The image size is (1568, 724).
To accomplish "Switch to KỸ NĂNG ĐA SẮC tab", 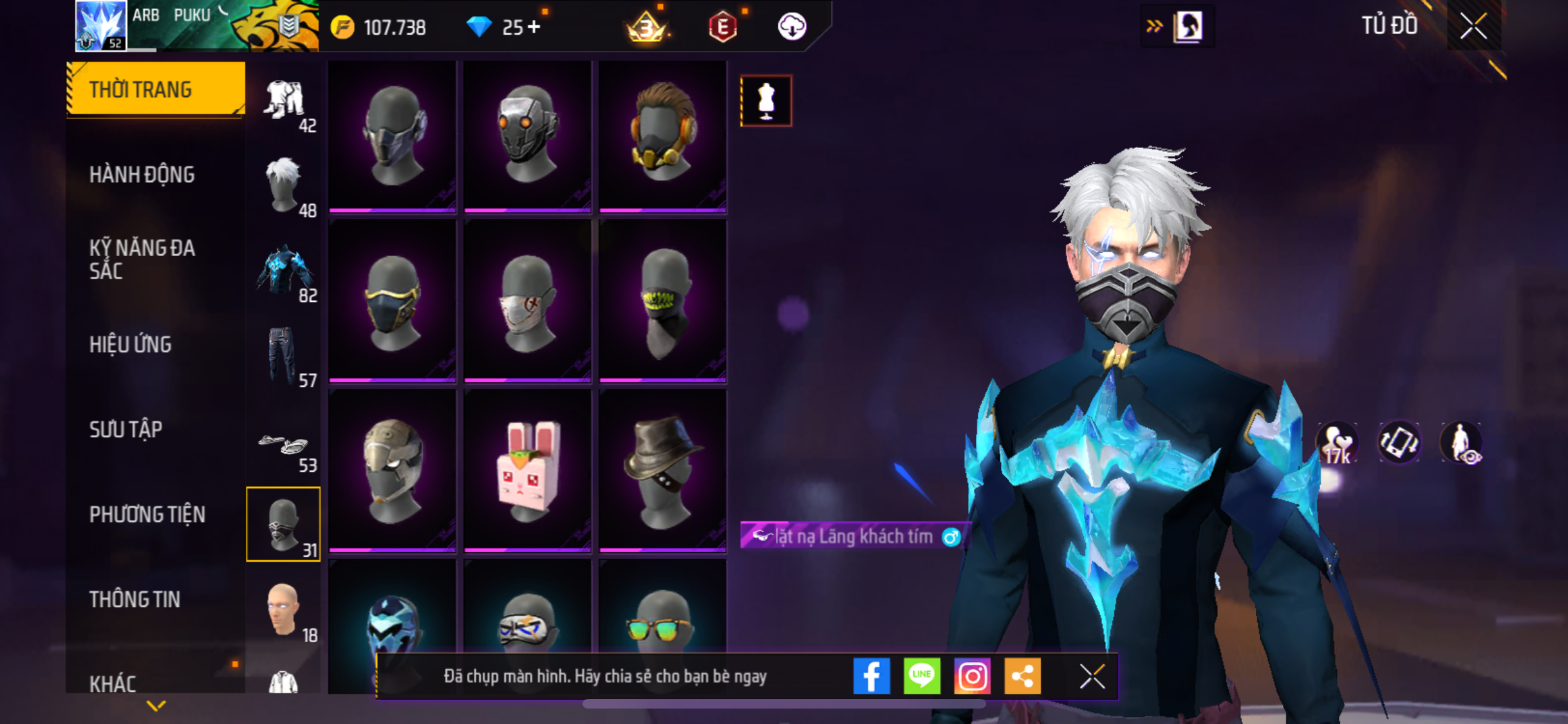I will coord(142,259).
